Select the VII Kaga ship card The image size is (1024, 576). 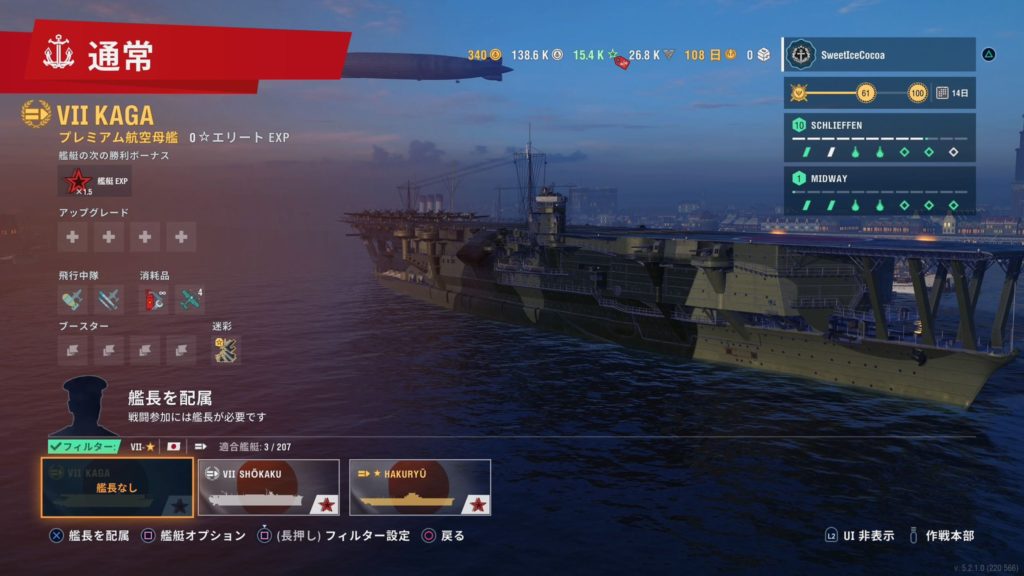(x=117, y=487)
